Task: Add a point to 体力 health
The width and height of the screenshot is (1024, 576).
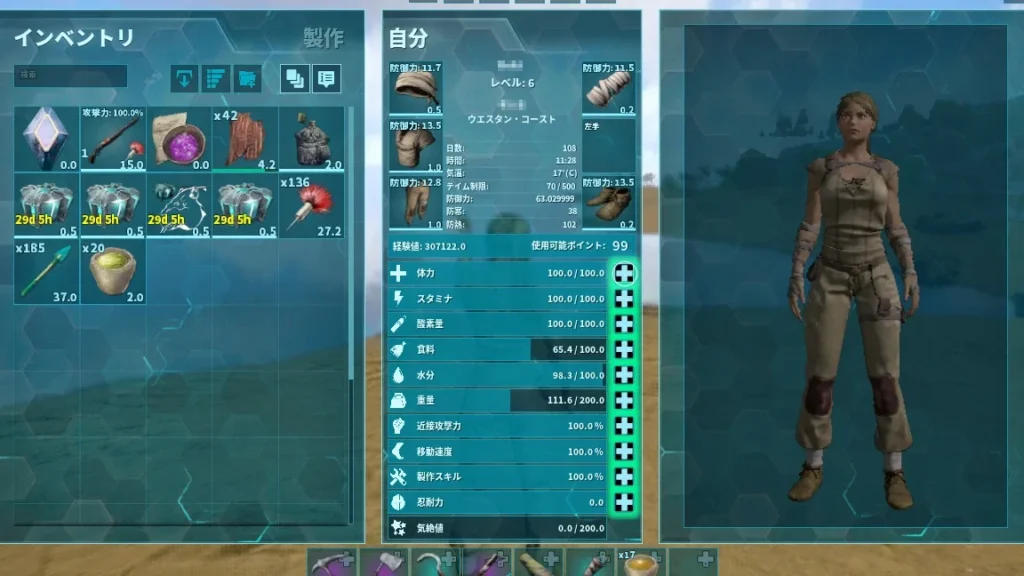Action: click(624, 273)
